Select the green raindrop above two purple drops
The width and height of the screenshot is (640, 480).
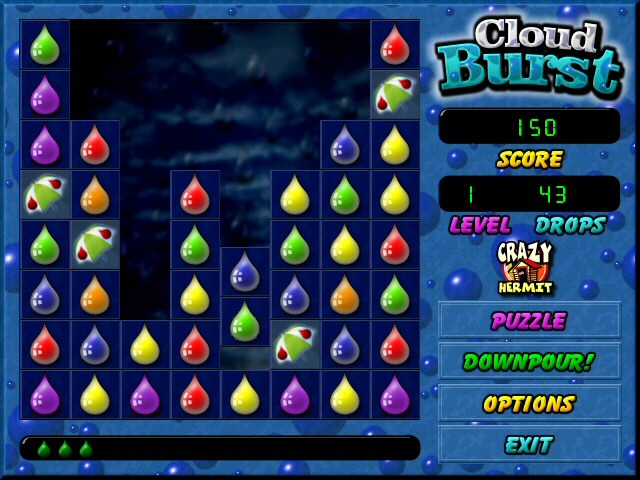(45, 44)
